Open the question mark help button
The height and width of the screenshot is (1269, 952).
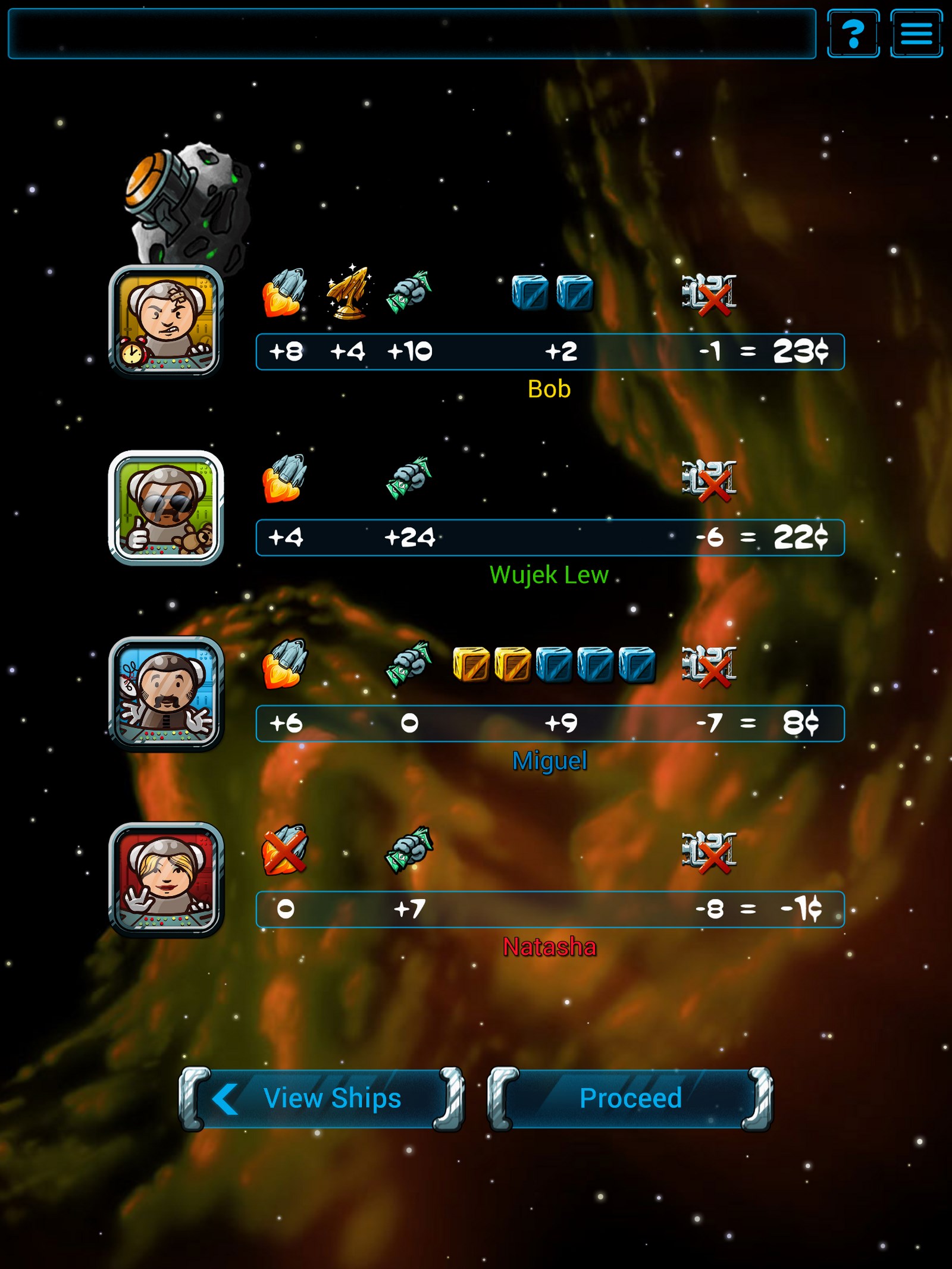[x=853, y=33]
